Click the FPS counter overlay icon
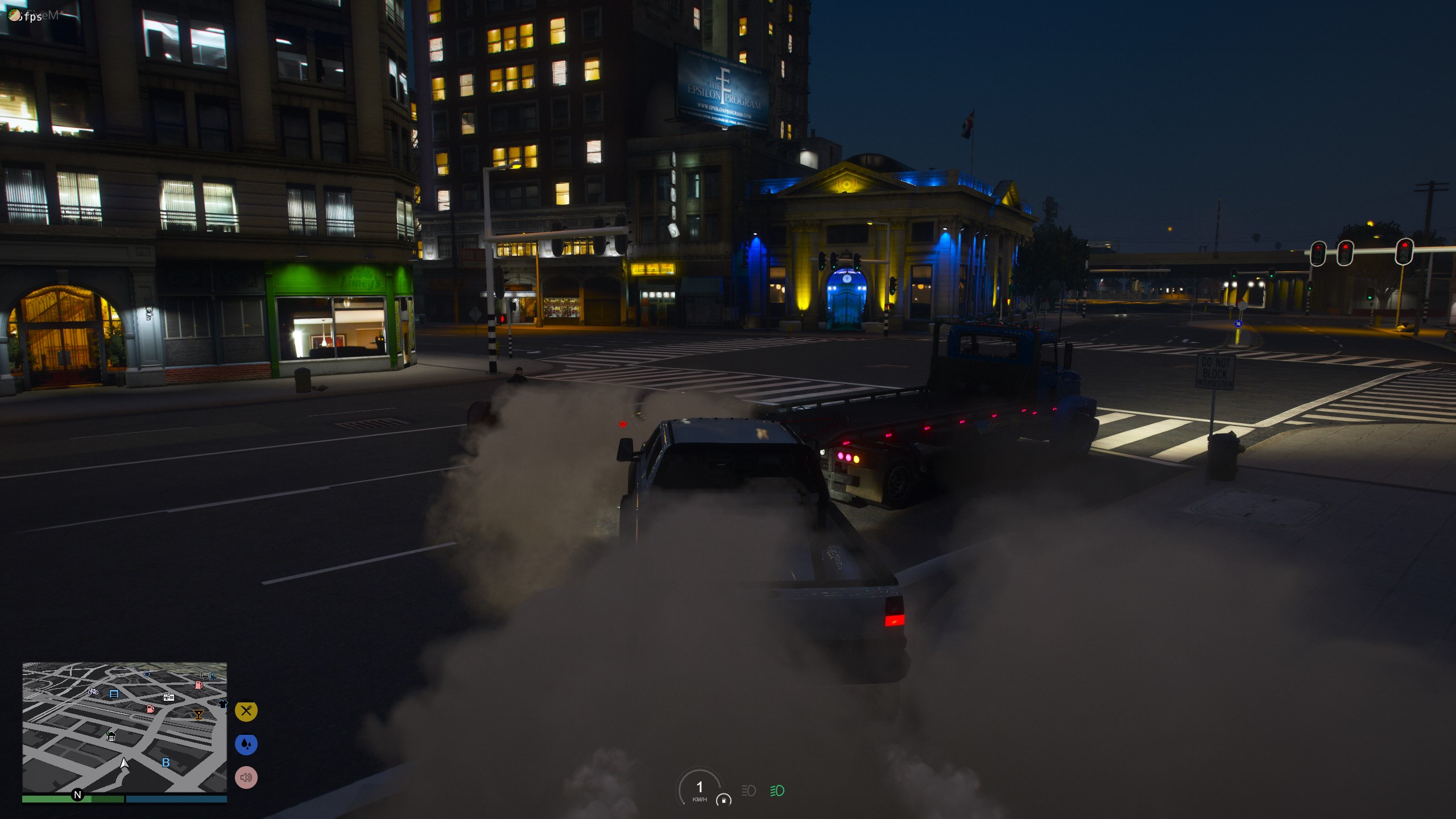Viewport: 1456px width, 819px height. 14,15
